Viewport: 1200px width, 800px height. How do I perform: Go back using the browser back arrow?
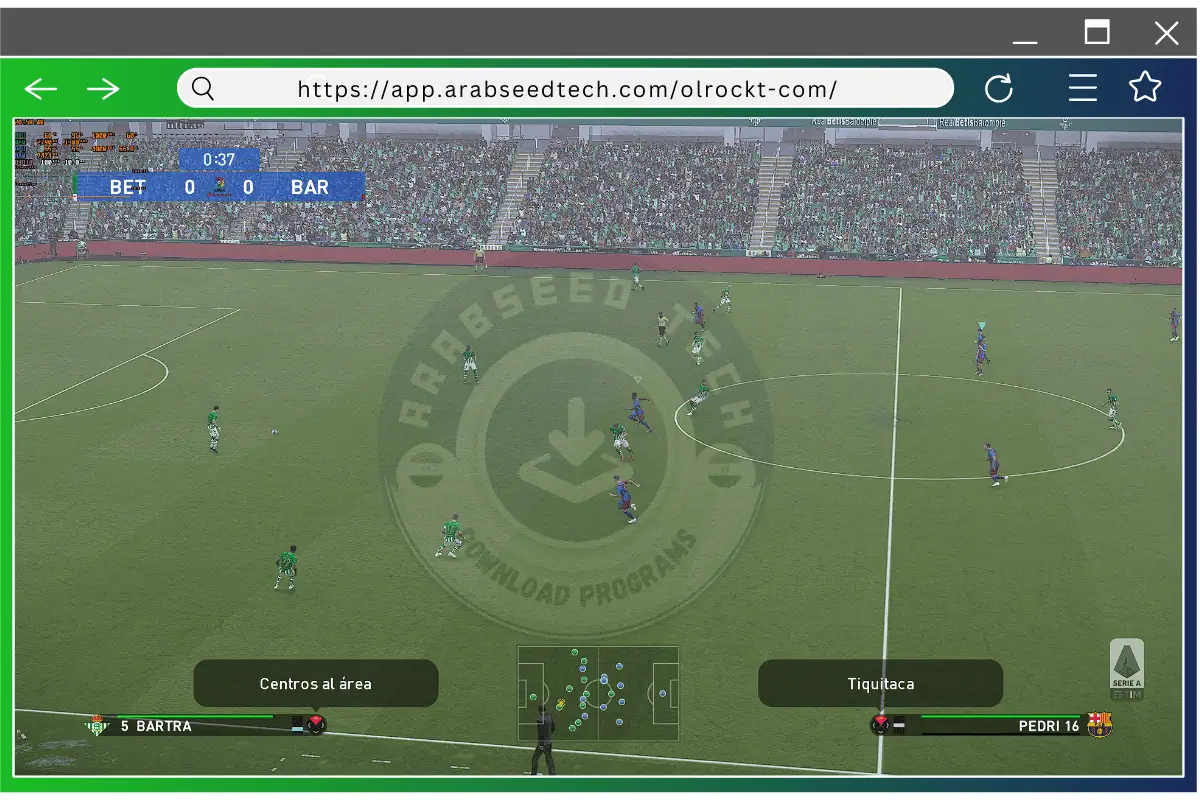(41, 89)
